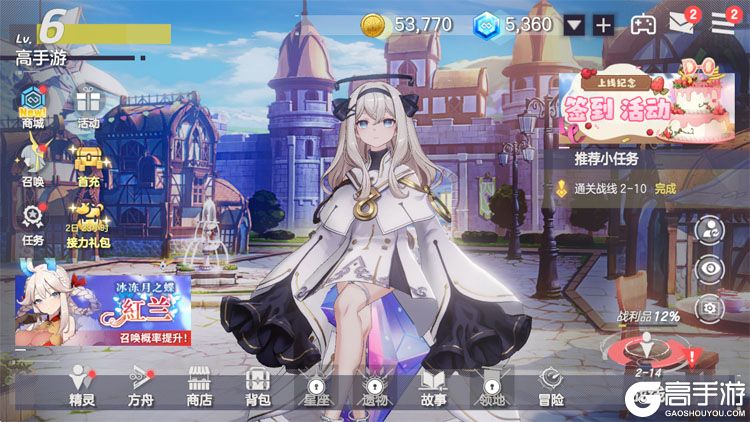Open the hamburger main menu
Screen dimensions: 750x422
pos(723,24)
